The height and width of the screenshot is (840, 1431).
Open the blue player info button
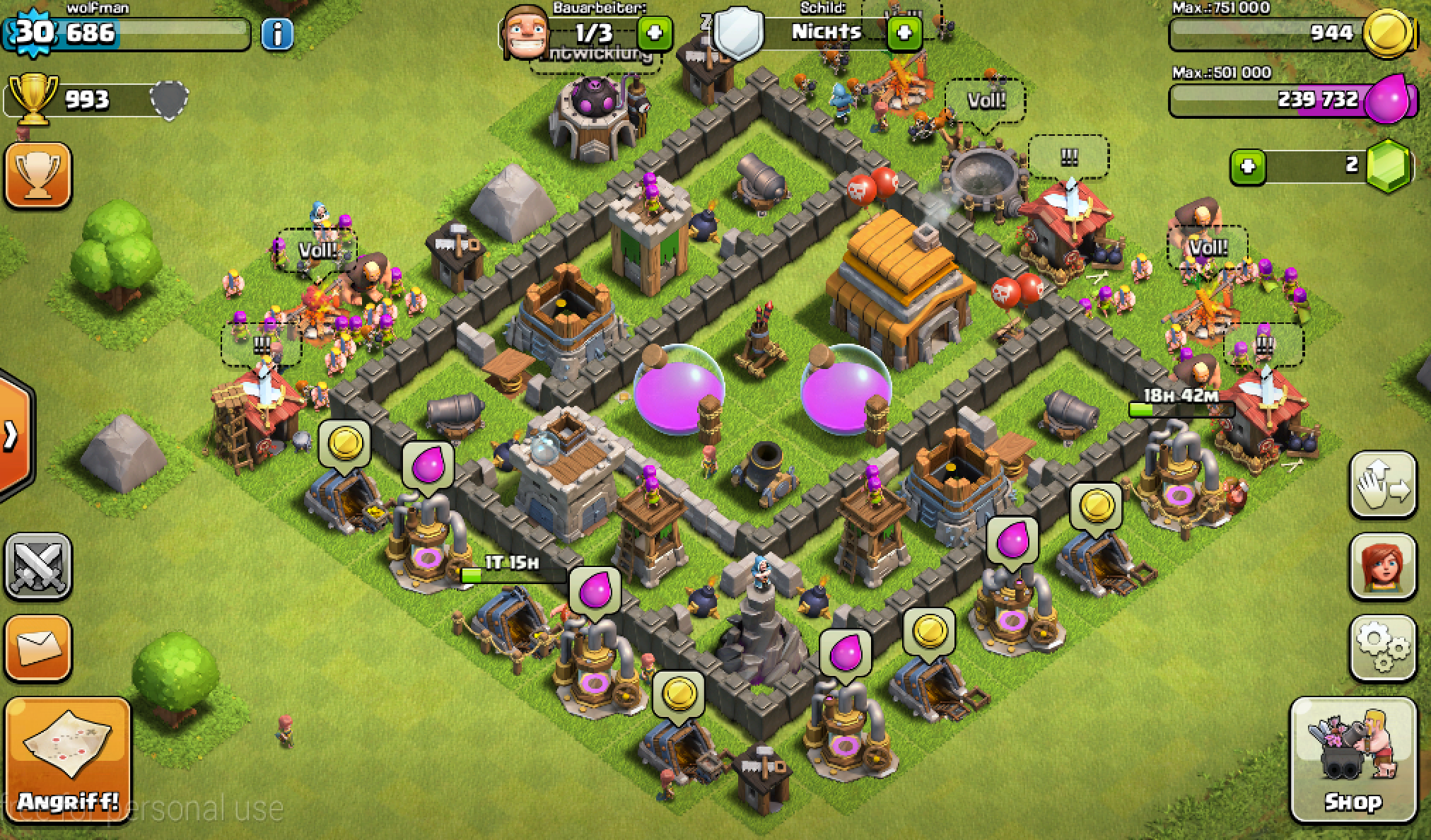(x=277, y=33)
